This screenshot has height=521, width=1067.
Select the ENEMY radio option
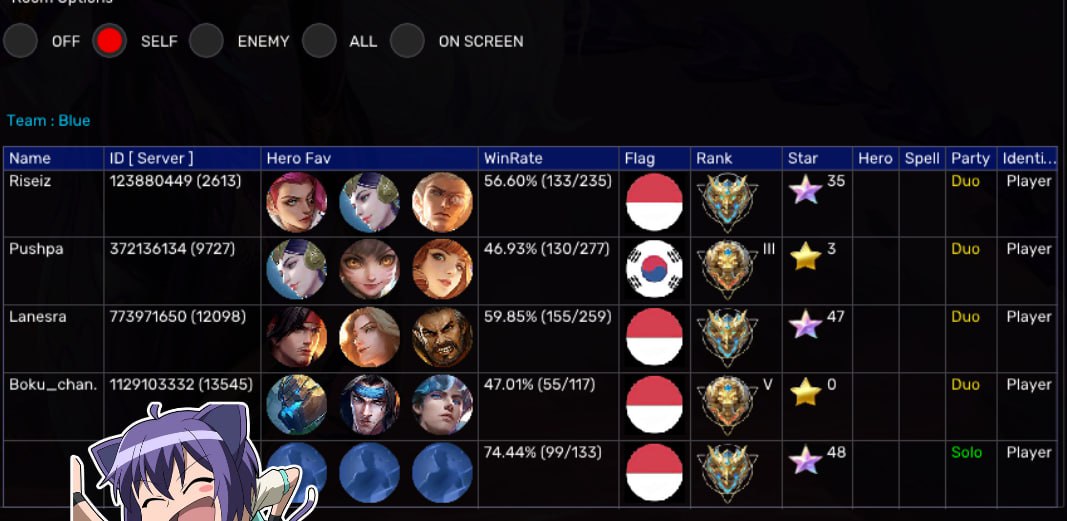pyautogui.click(x=206, y=41)
